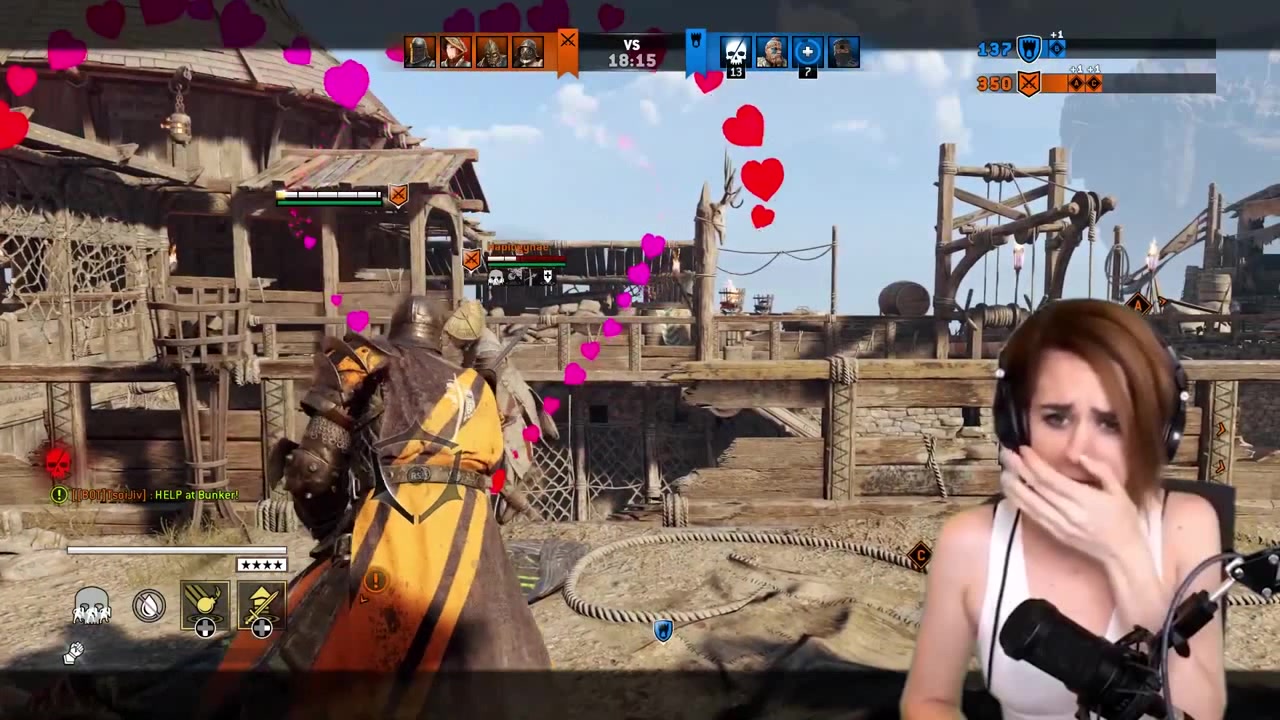Select the catapult strike feat icon
This screenshot has height=720, width=1280.
261,605
